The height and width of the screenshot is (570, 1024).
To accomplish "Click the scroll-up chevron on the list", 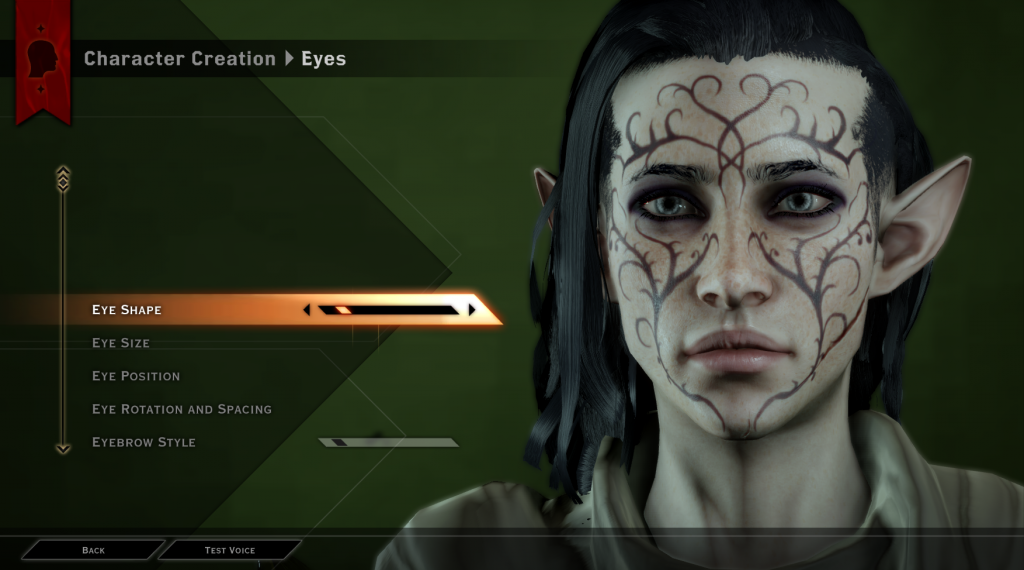I will pyautogui.click(x=63, y=177).
